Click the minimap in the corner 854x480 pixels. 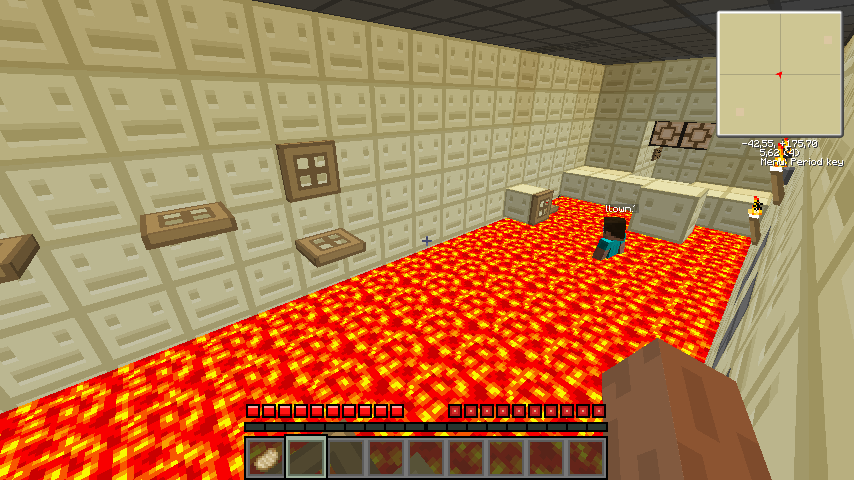click(779, 74)
